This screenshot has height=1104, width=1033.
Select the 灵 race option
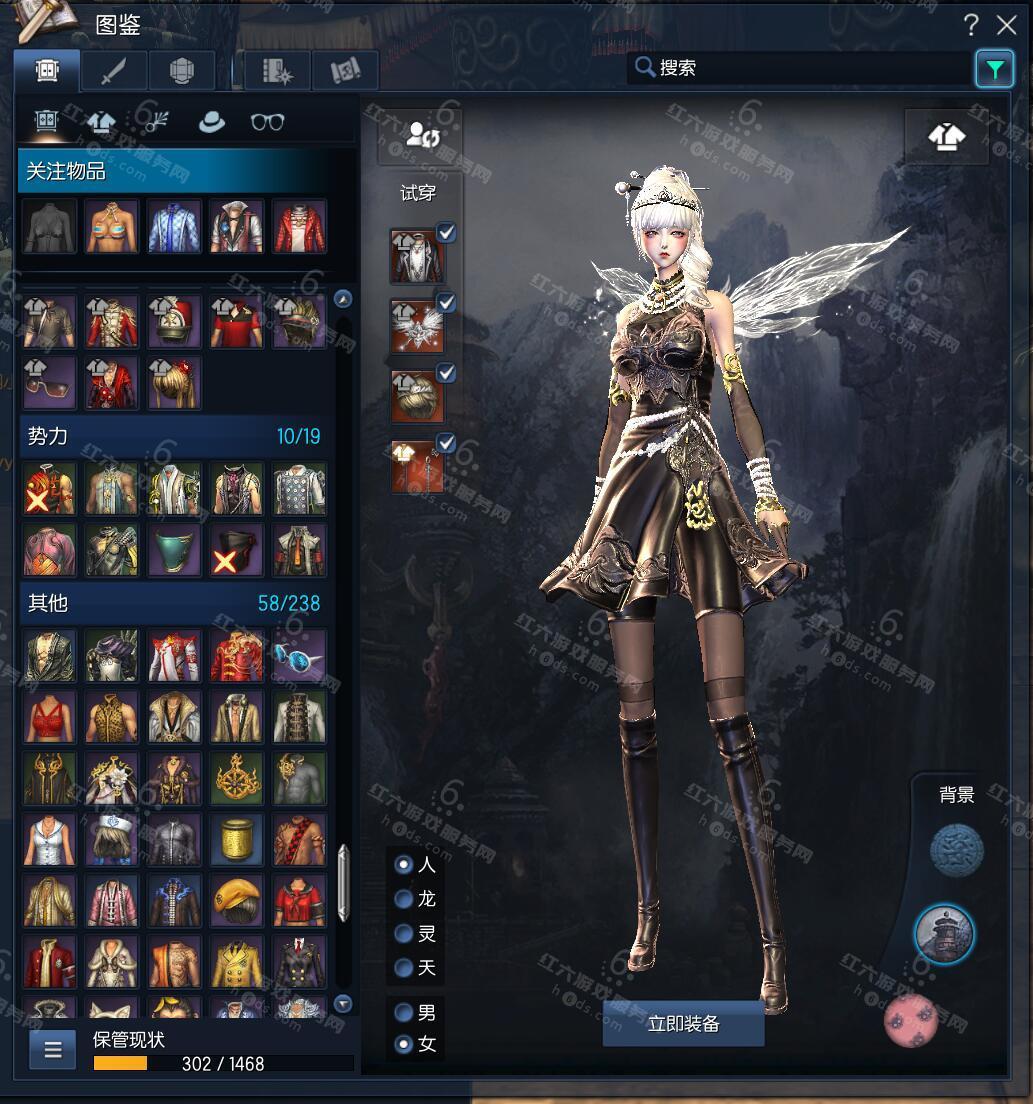click(x=404, y=933)
